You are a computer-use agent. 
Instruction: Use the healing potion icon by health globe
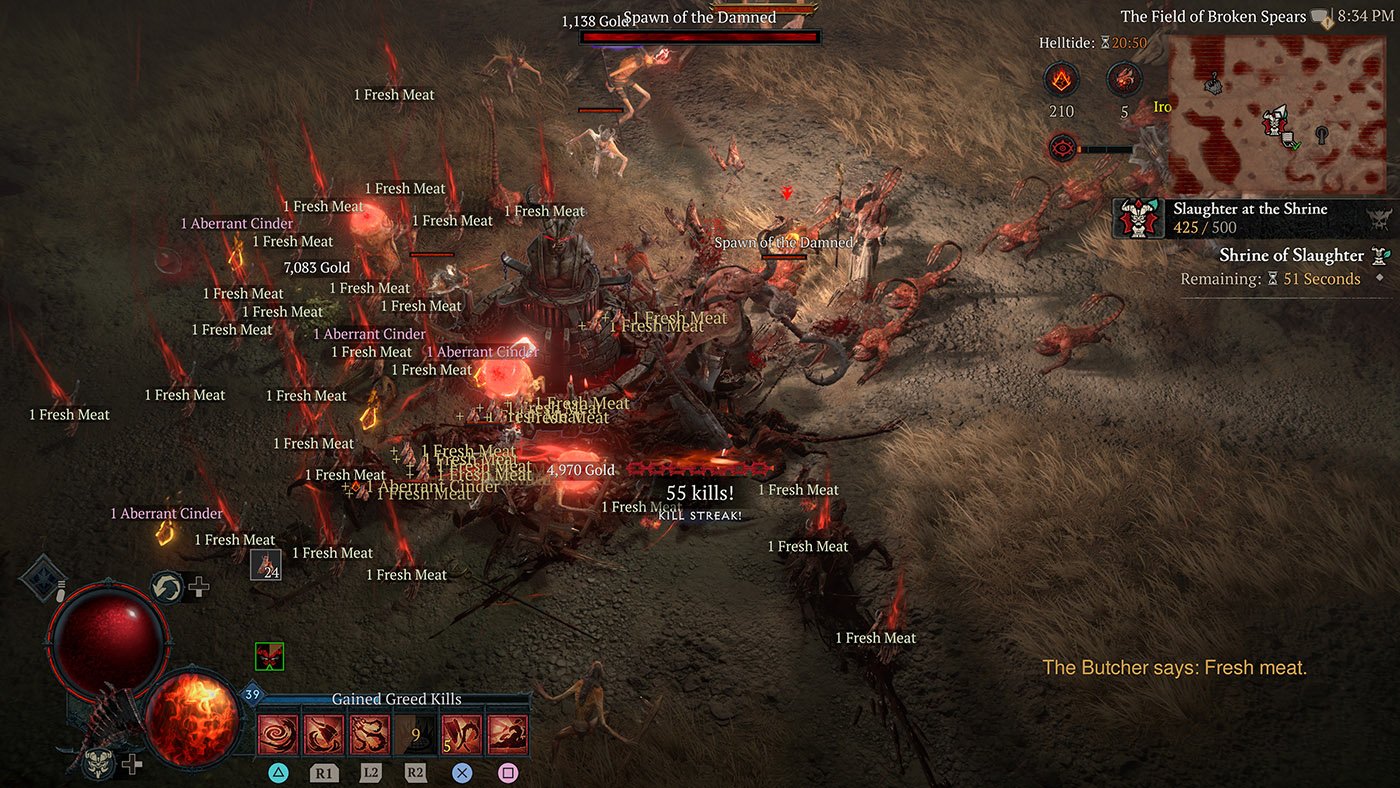(166, 587)
